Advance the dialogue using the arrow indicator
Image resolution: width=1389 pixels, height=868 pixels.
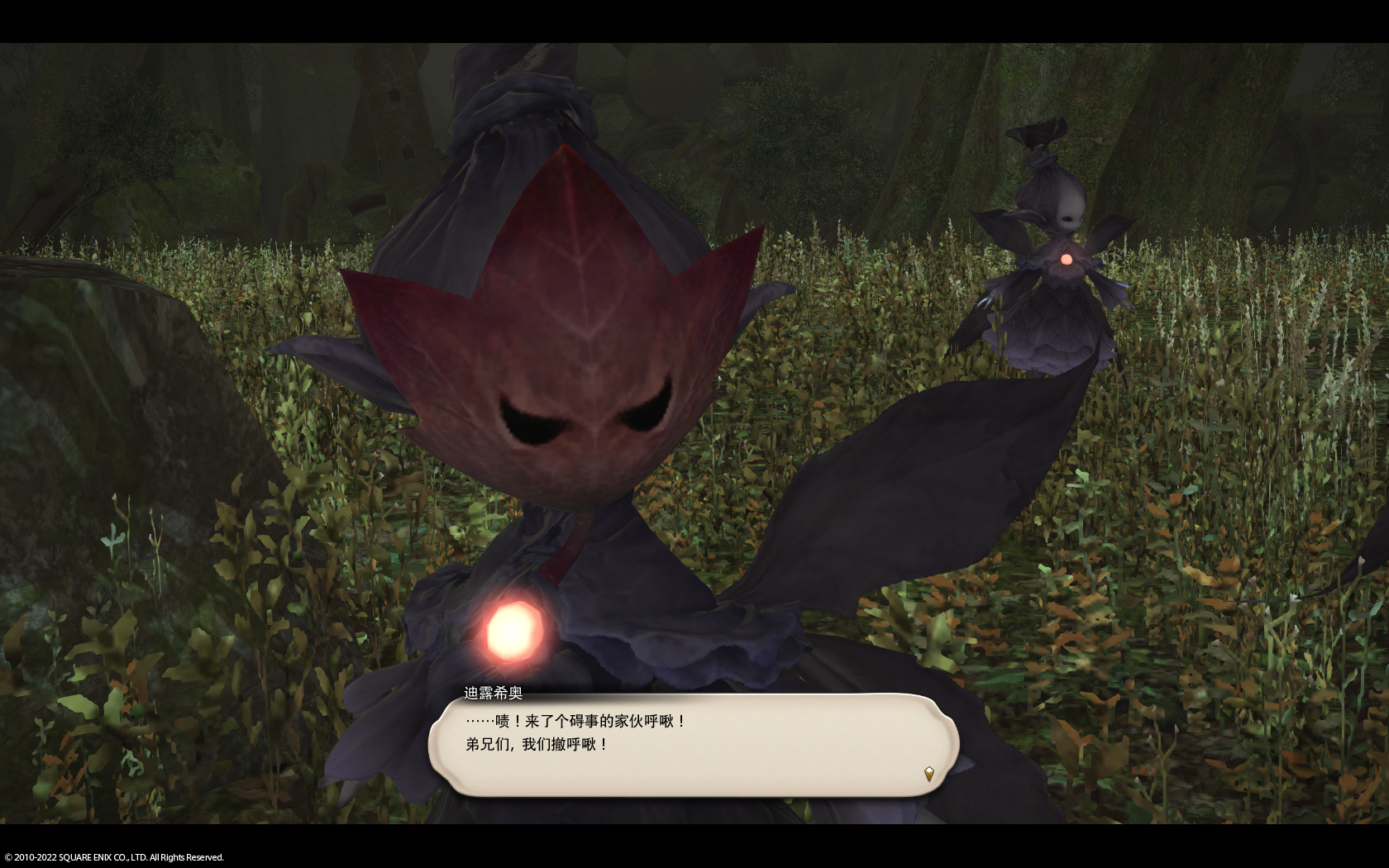pyautogui.click(x=928, y=774)
